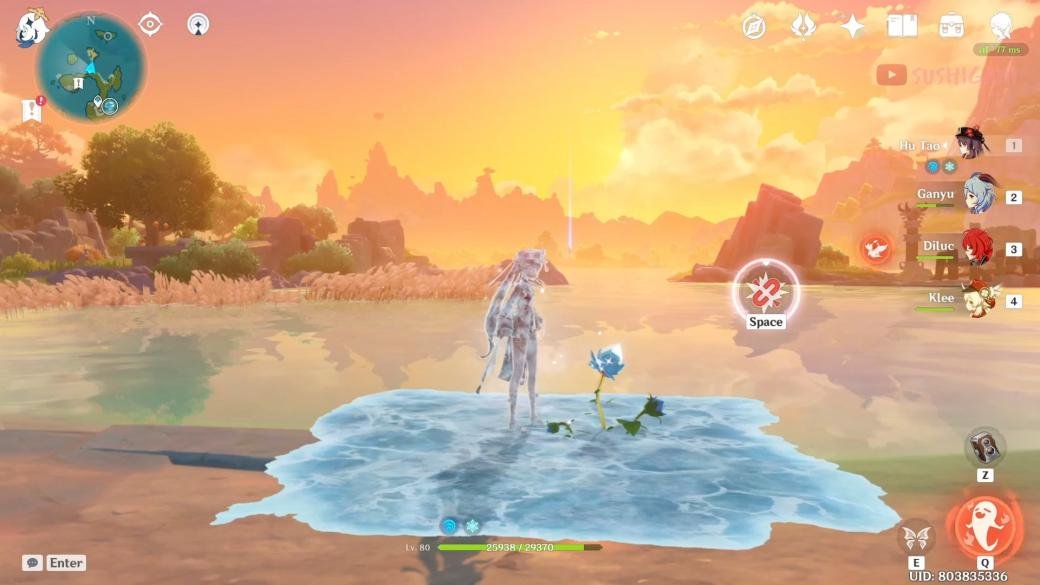
Task: Open the character silhouette icon in top bar
Action: tap(1001, 27)
